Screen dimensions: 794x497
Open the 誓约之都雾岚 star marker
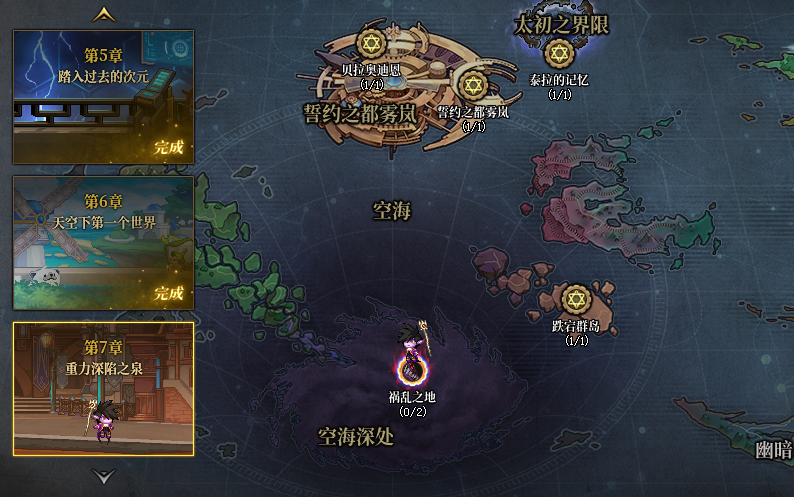473,86
